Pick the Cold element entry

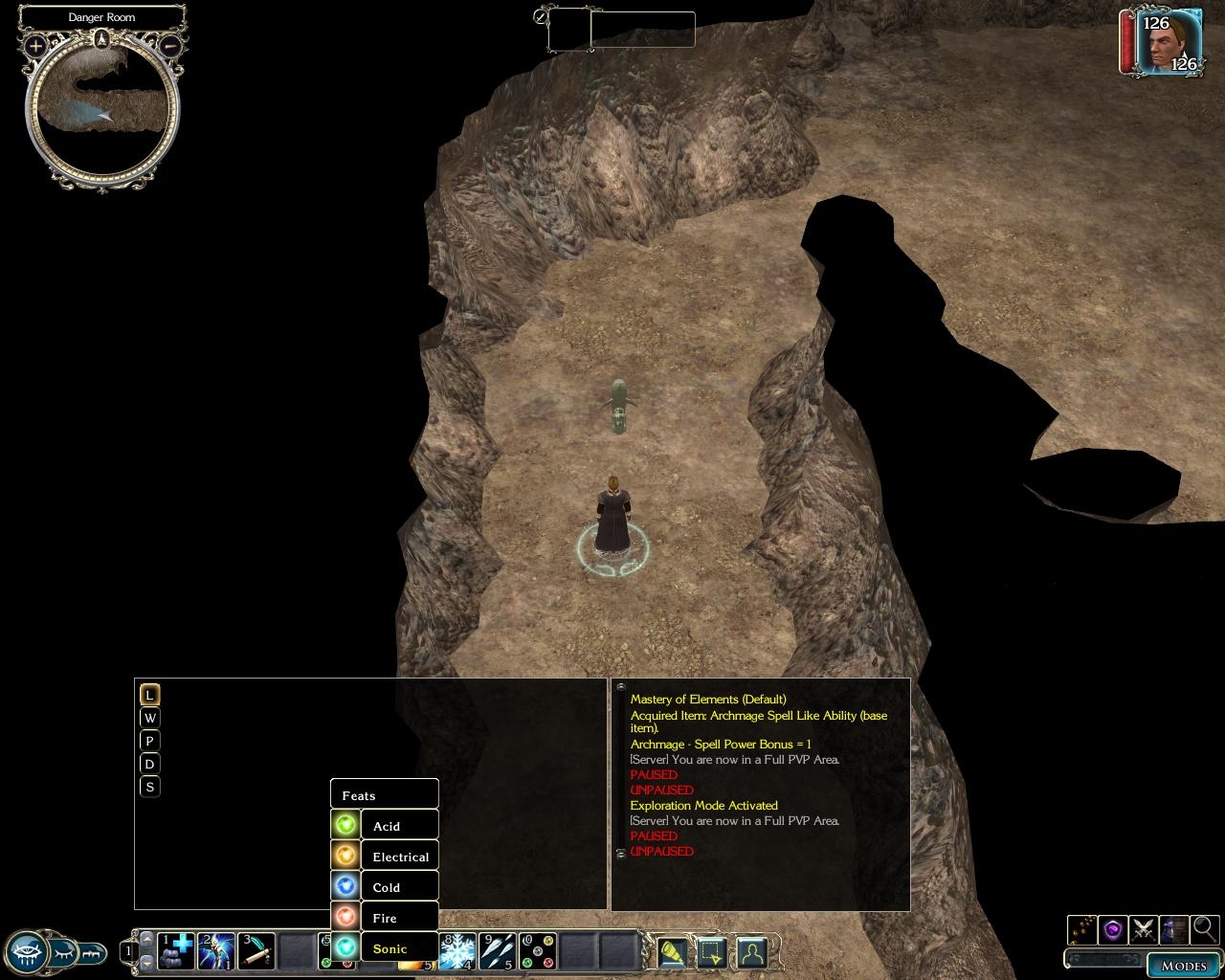point(385,887)
